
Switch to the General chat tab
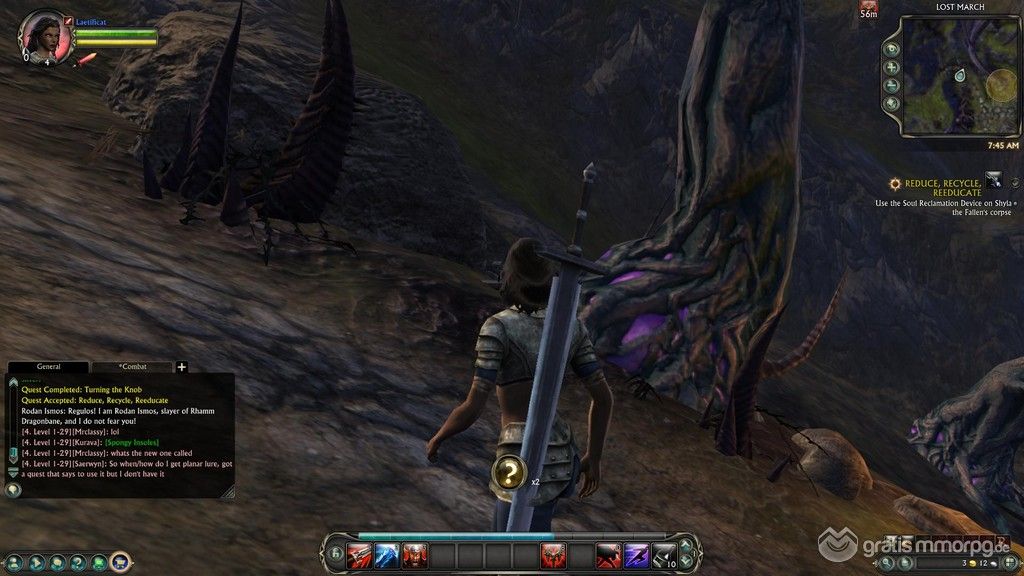[x=48, y=367]
